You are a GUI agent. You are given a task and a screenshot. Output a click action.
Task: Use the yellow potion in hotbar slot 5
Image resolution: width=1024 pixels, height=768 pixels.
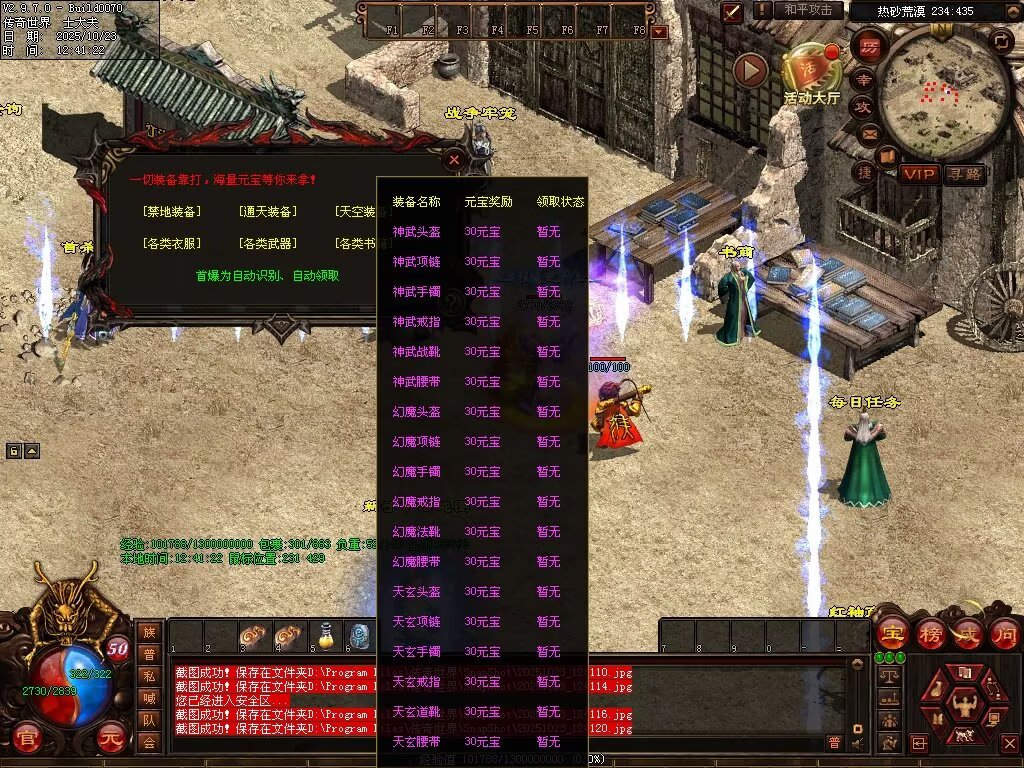coord(325,635)
